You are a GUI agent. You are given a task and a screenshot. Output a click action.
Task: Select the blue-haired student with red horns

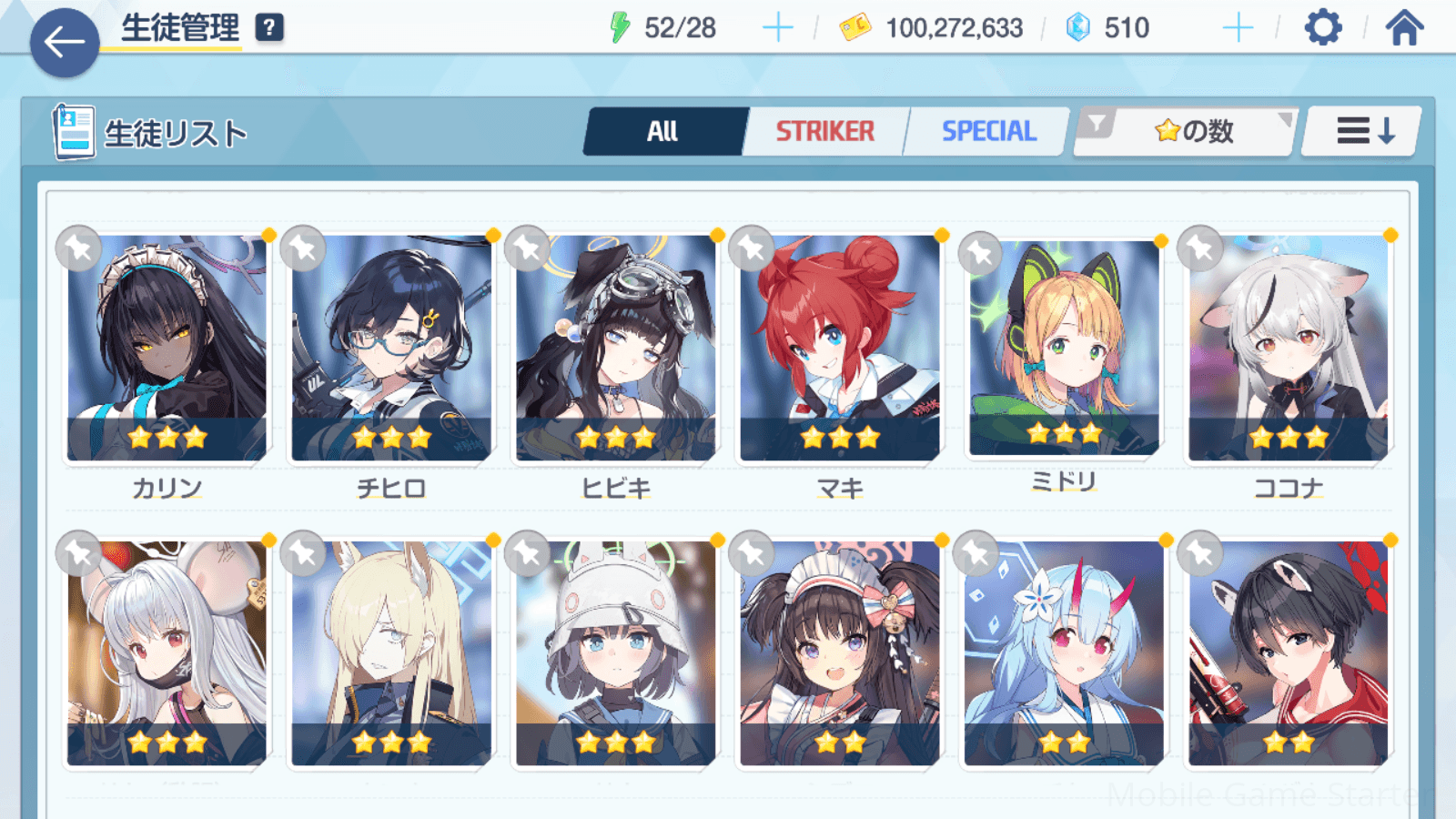click(1064, 653)
